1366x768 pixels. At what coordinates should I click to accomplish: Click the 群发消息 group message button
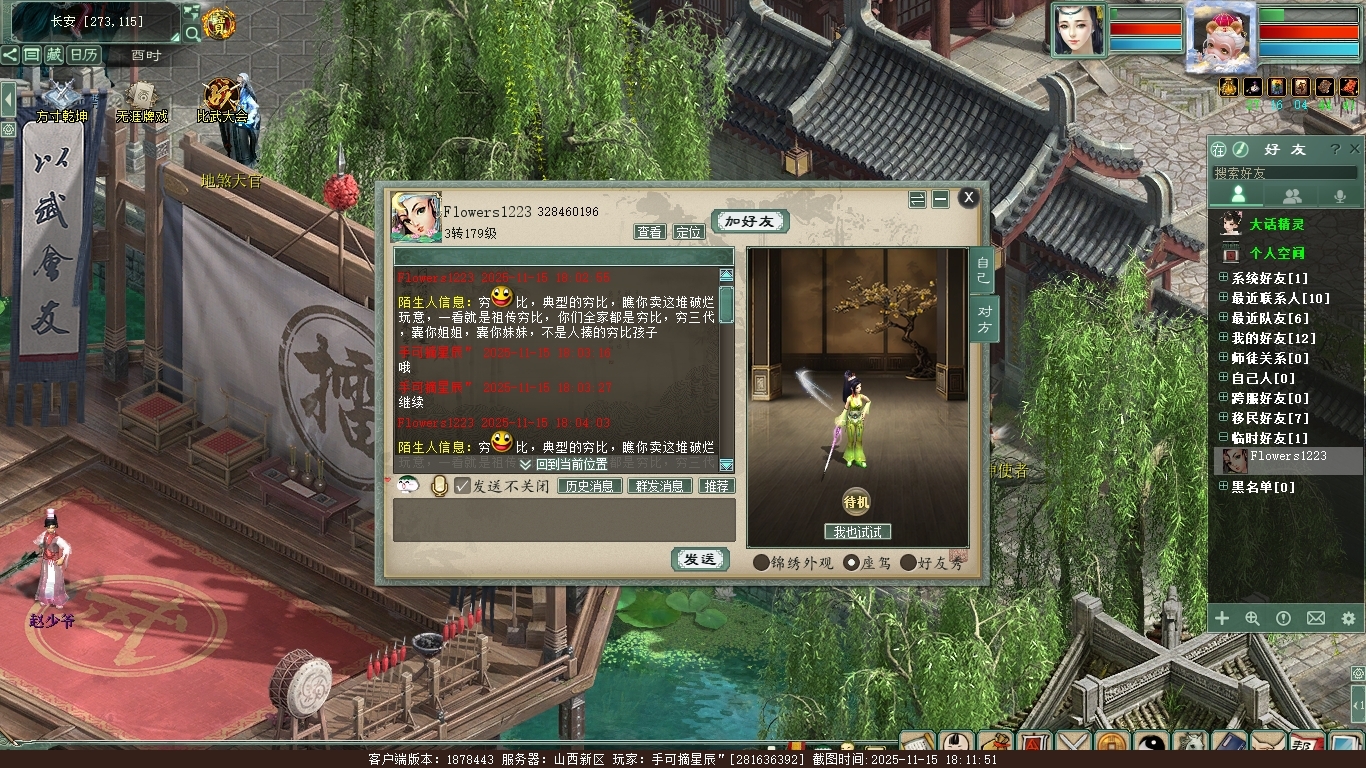click(x=659, y=486)
